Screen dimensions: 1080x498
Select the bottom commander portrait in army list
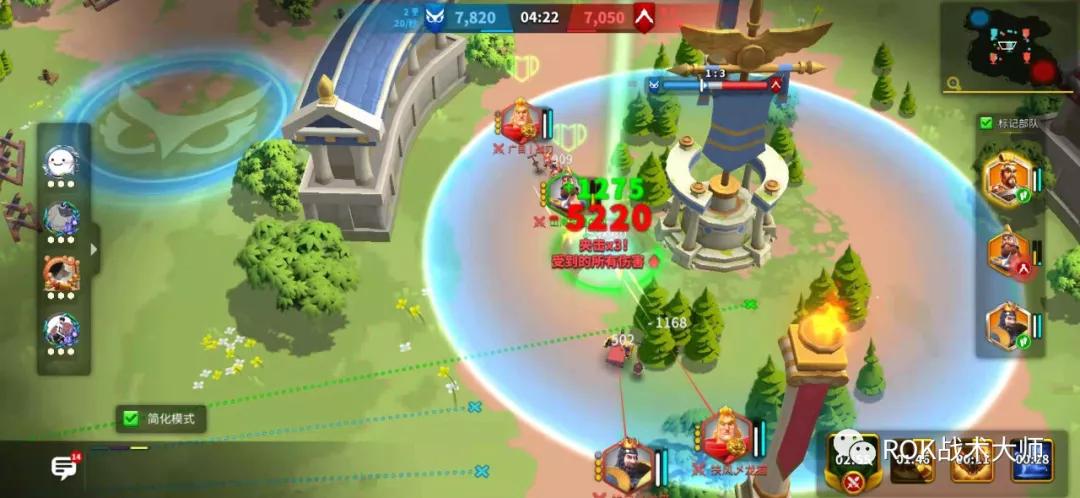pos(1006,326)
